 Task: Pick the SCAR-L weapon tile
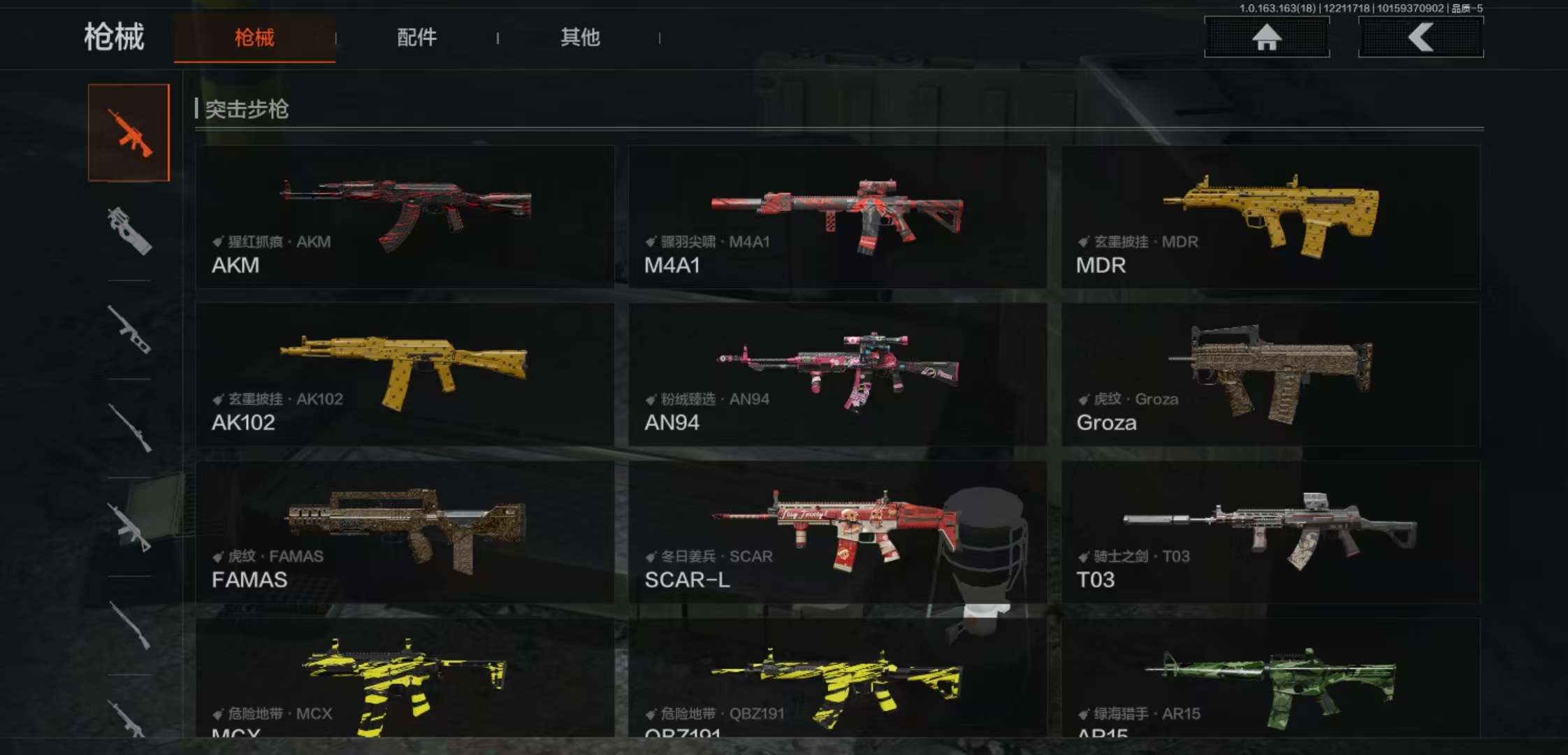point(837,531)
